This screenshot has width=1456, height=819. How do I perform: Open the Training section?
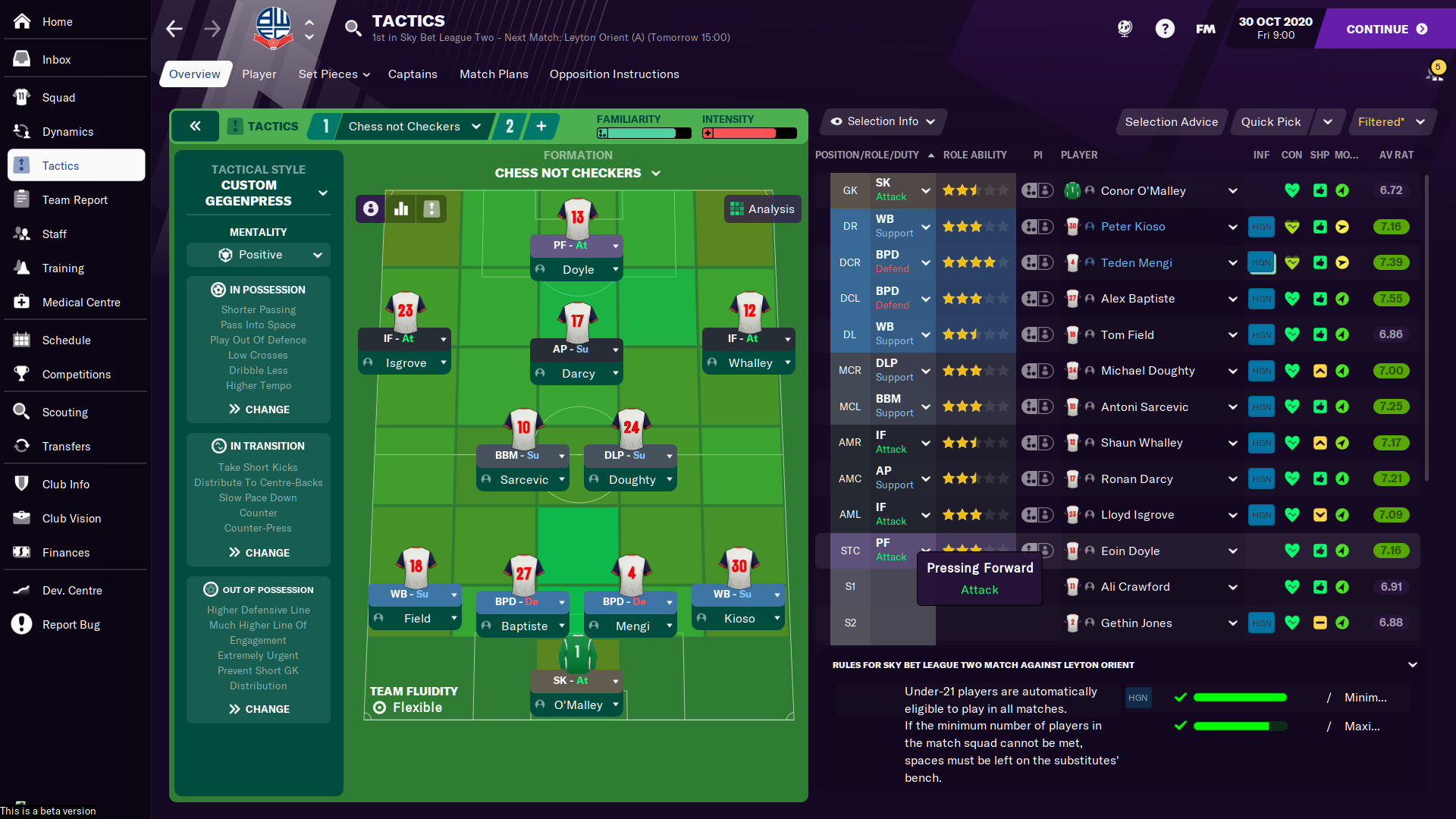tap(63, 268)
